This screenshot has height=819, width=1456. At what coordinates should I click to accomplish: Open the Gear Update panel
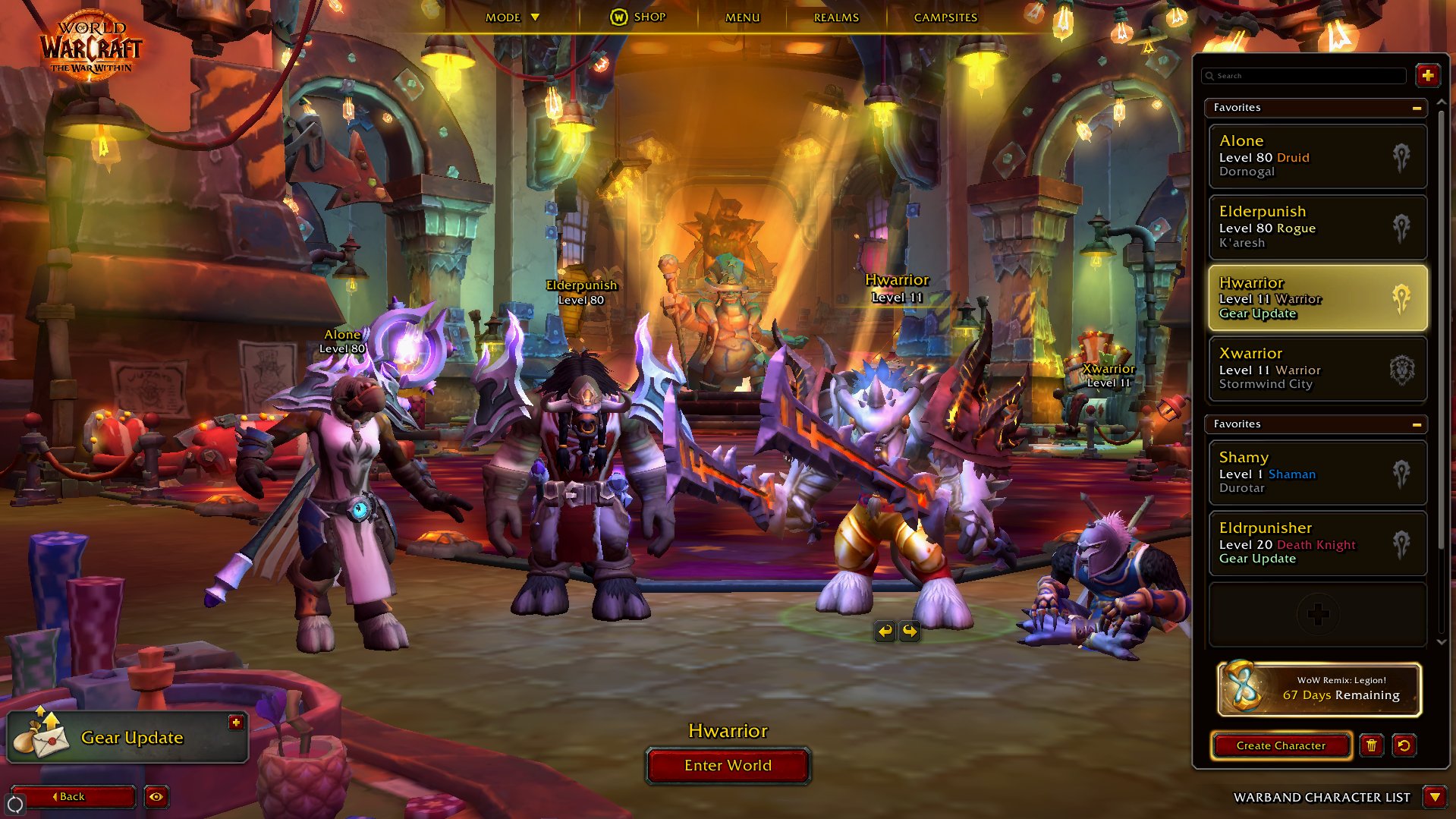point(127,738)
